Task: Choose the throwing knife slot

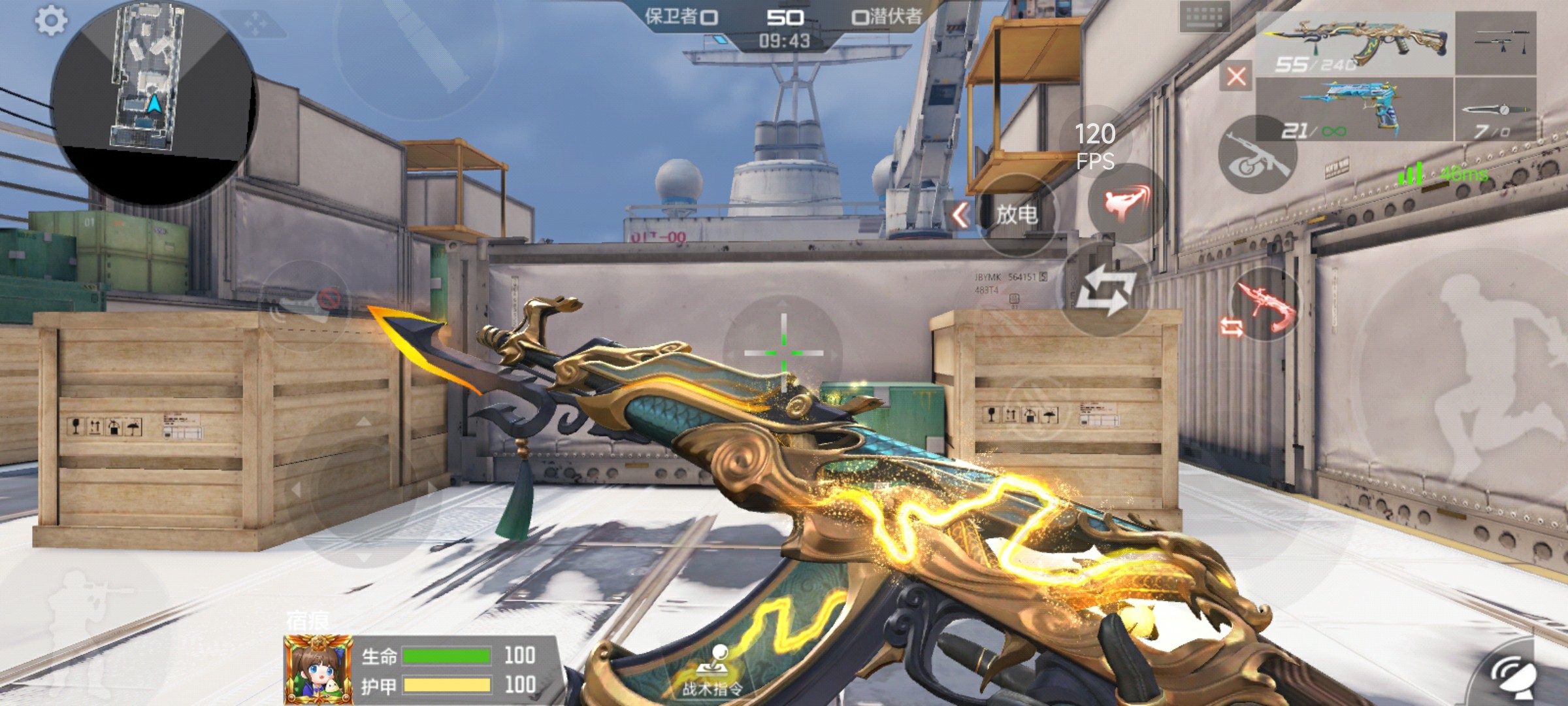Action: tap(1495, 110)
